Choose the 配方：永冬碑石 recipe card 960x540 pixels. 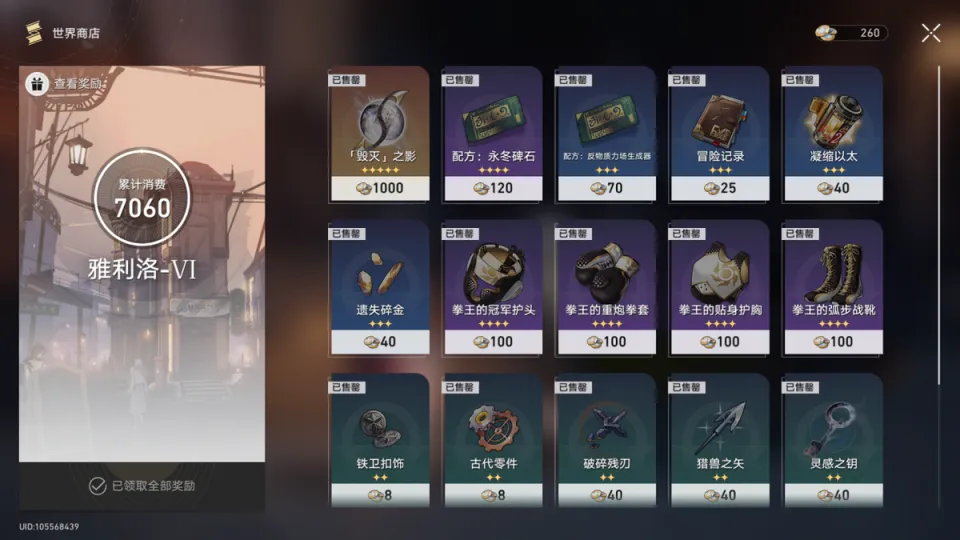click(492, 134)
